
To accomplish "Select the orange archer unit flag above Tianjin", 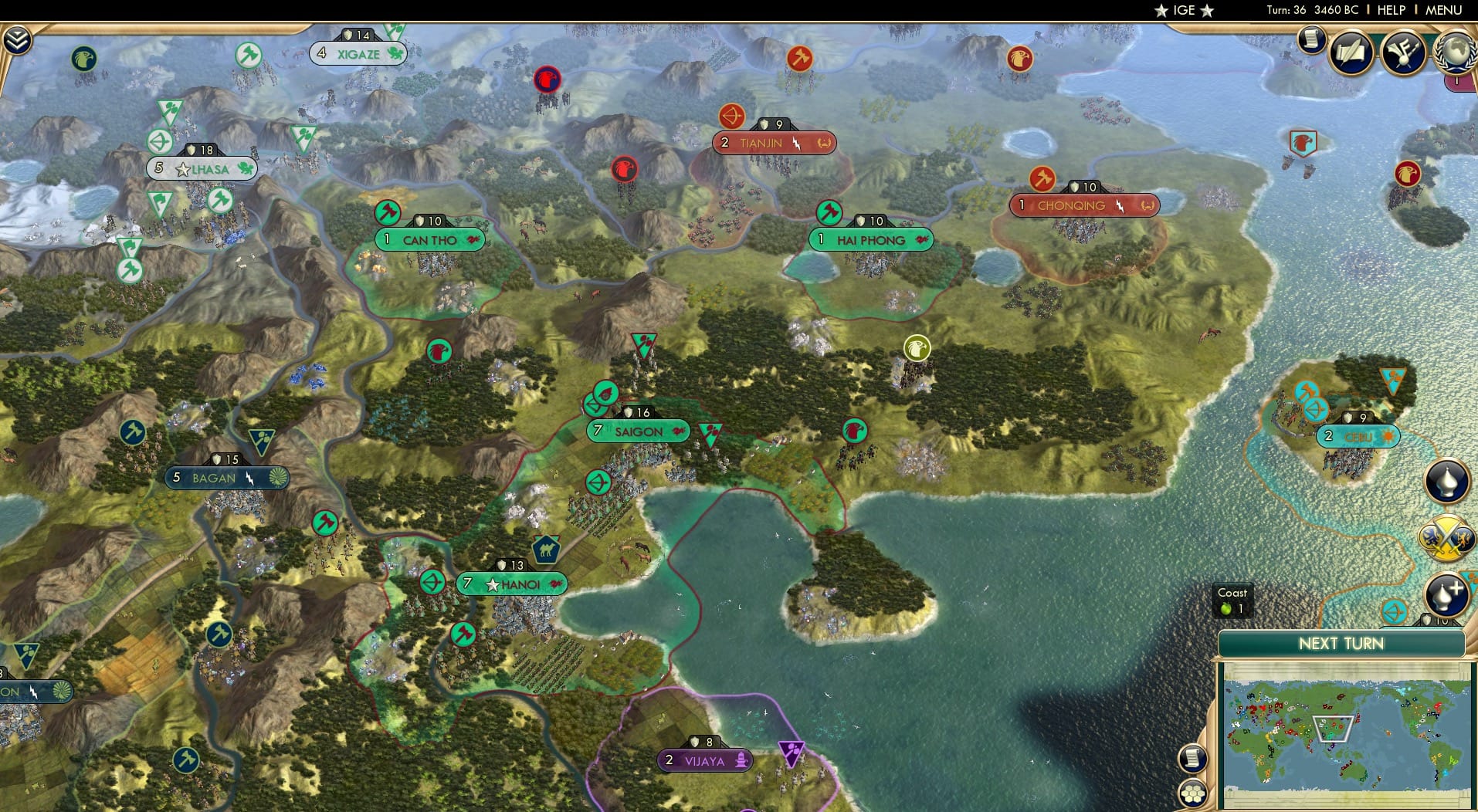I will [732, 117].
